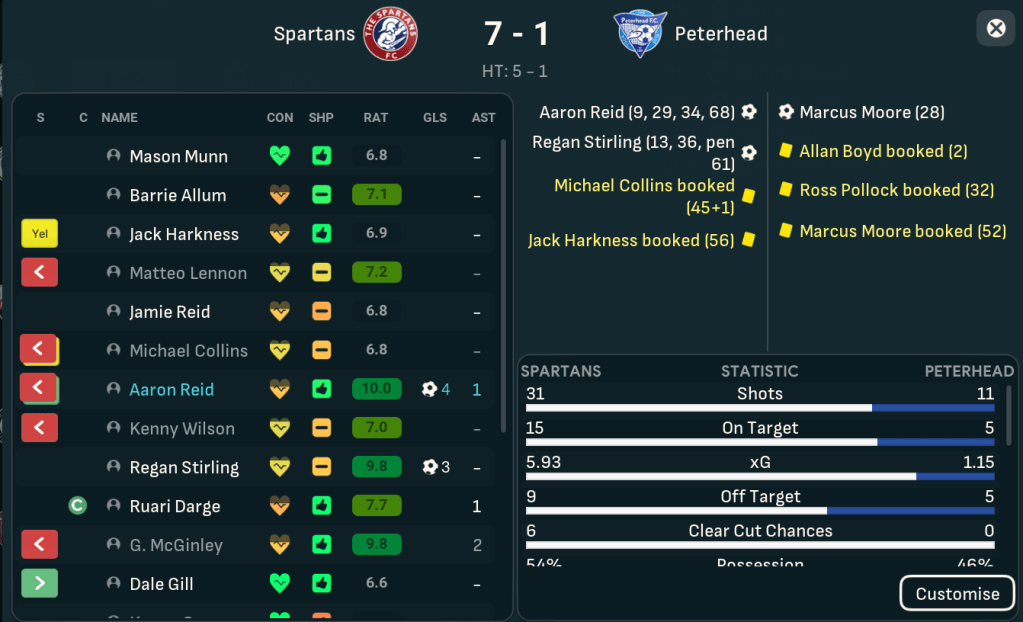Sort by the AST assists column

coord(483,118)
